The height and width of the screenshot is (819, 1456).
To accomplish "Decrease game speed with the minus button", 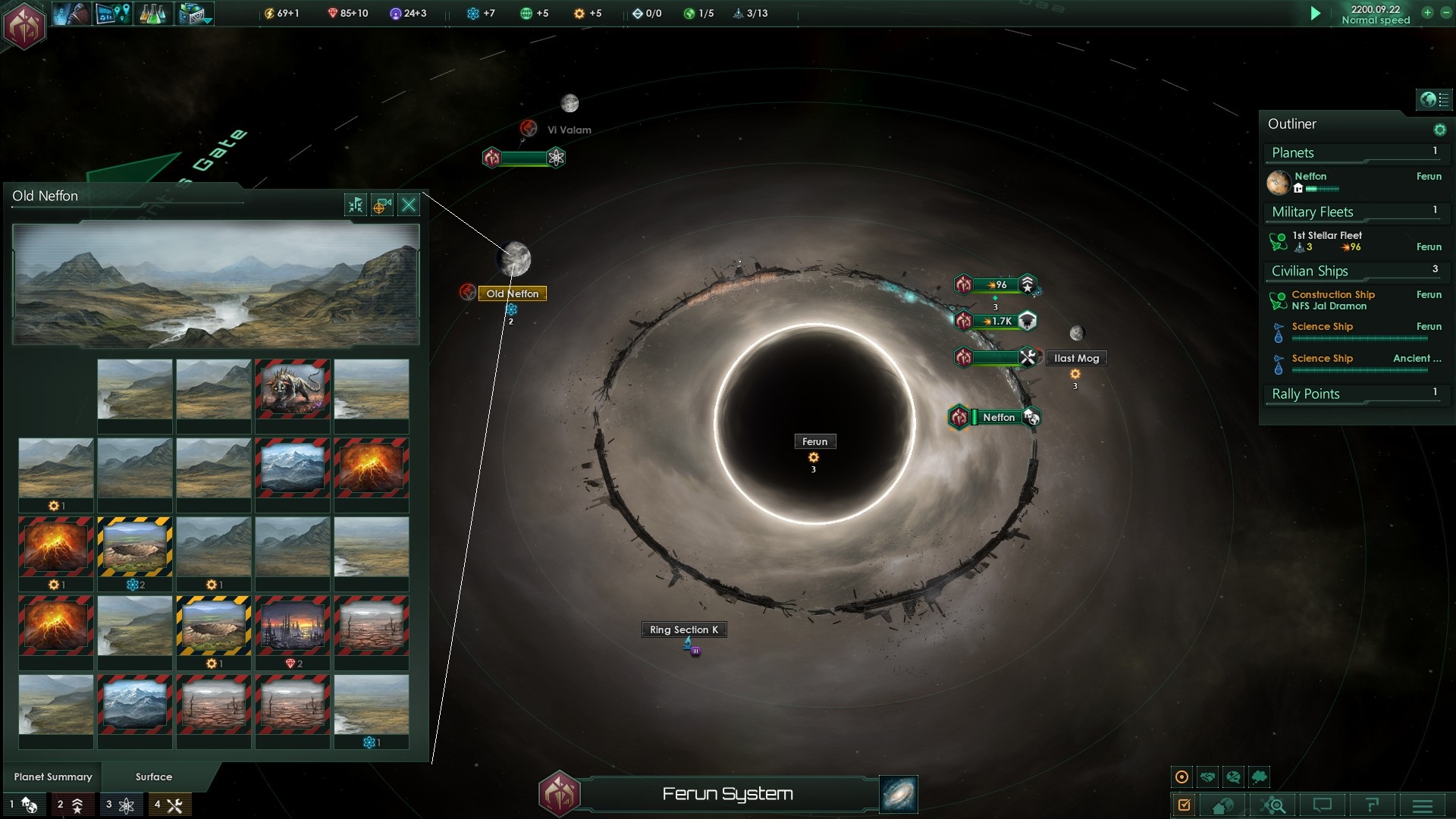I will pyautogui.click(x=1445, y=13).
